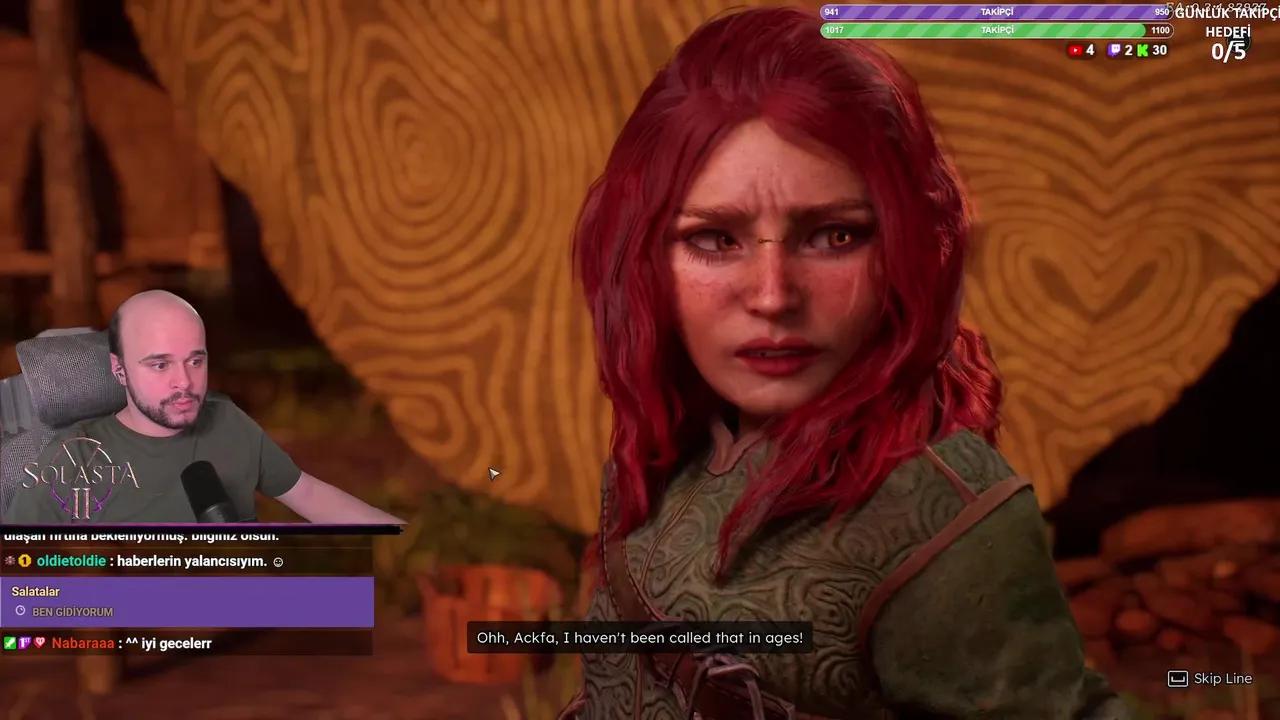Click the snowflake badge before oldietoldie's name
1280x720 pixels.
pyautogui.click(x=9, y=561)
